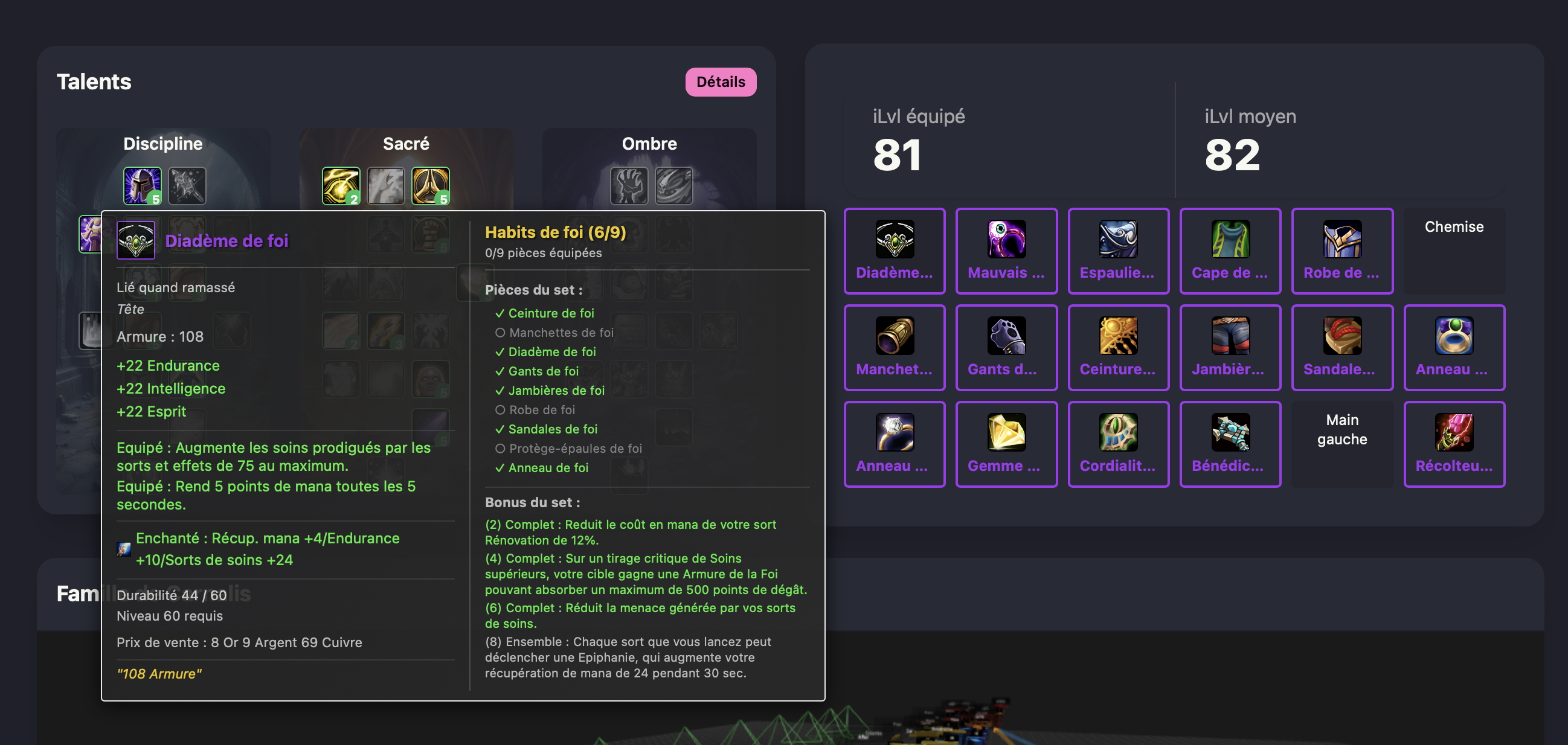The height and width of the screenshot is (745, 1568).
Task: Open the Gants gloves slot
Action: [x=1006, y=348]
